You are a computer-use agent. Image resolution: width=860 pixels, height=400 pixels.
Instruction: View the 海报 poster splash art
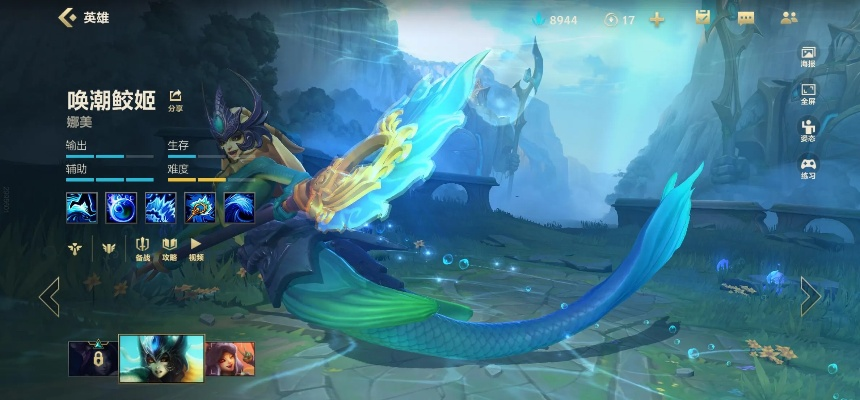tap(808, 57)
